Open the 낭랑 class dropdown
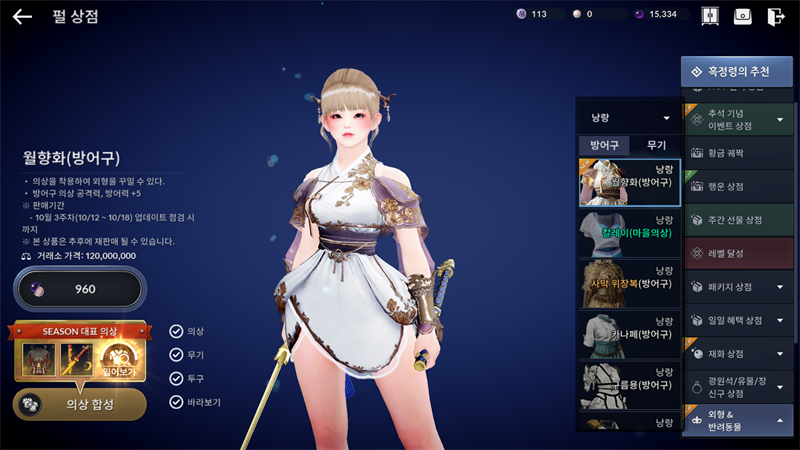The width and height of the screenshot is (800, 450). coord(629,117)
